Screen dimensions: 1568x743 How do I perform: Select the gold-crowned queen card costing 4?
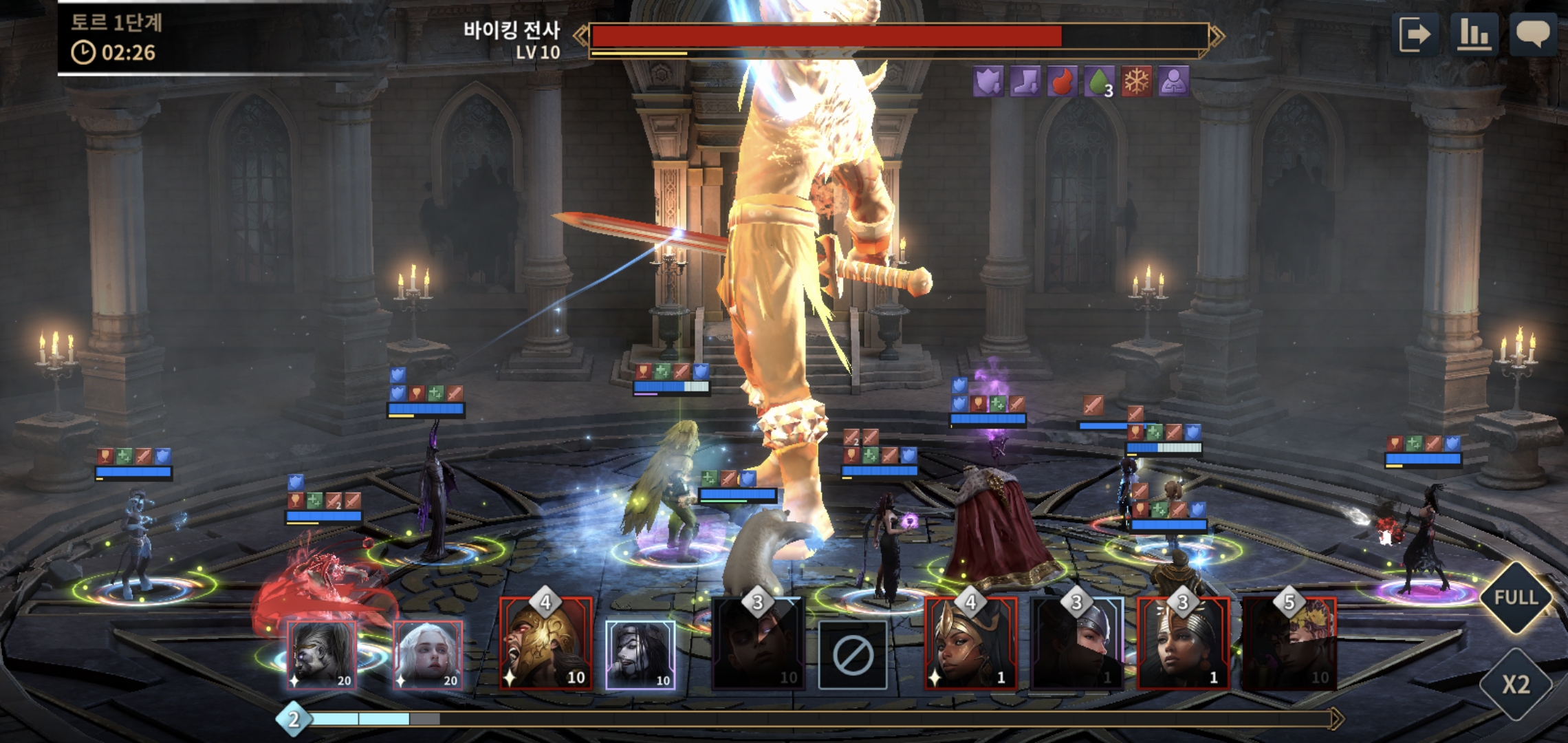pyautogui.click(x=970, y=643)
